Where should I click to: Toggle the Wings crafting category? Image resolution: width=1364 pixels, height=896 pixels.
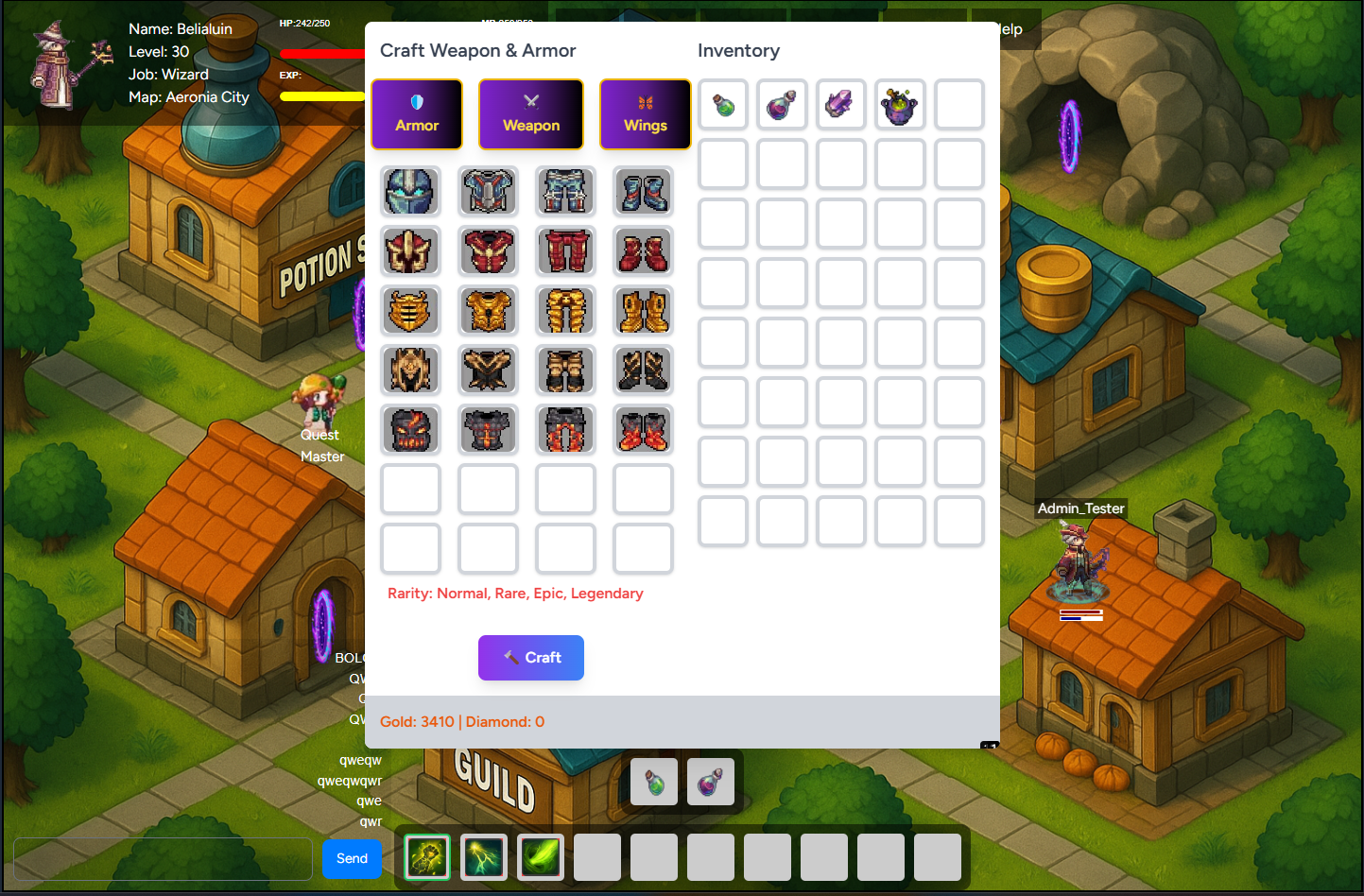(645, 114)
